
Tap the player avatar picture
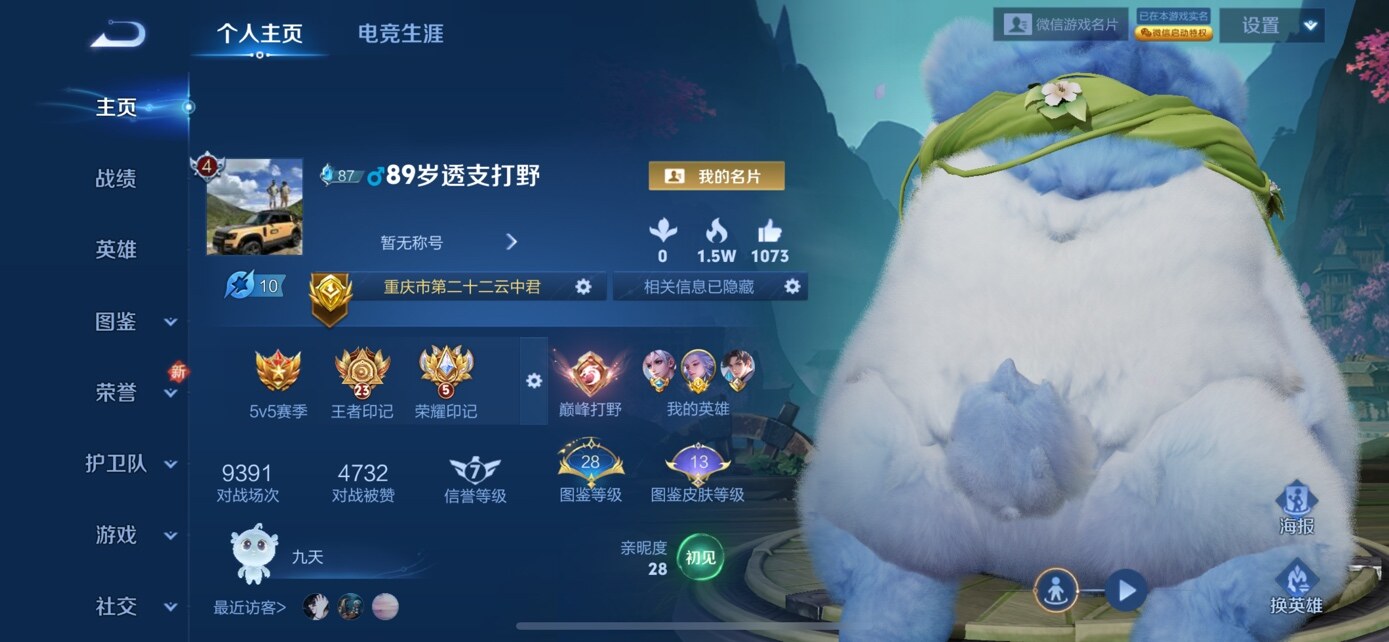point(254,206)
